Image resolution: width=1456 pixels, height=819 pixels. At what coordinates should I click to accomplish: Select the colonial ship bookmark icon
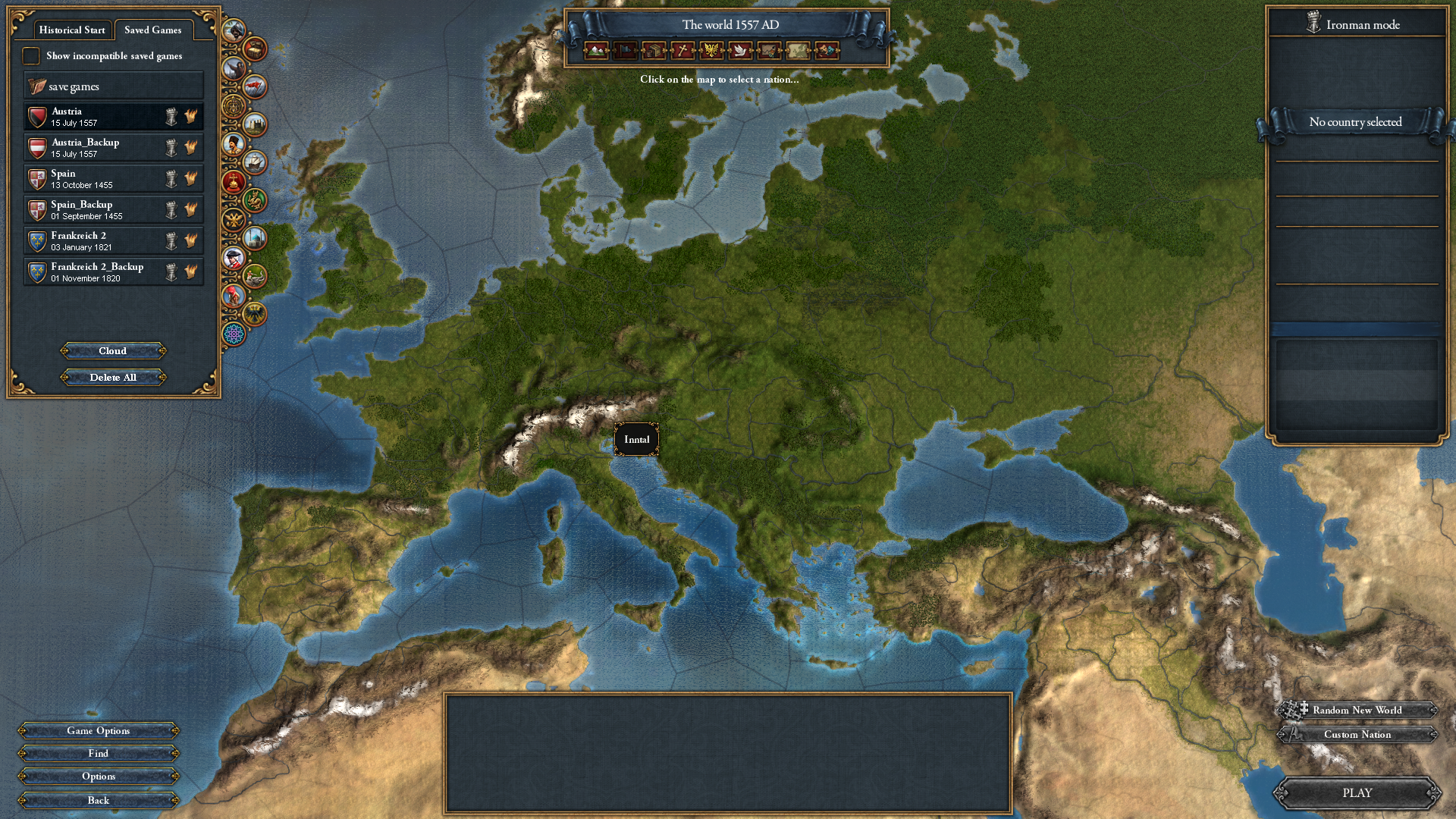[255, 162]
